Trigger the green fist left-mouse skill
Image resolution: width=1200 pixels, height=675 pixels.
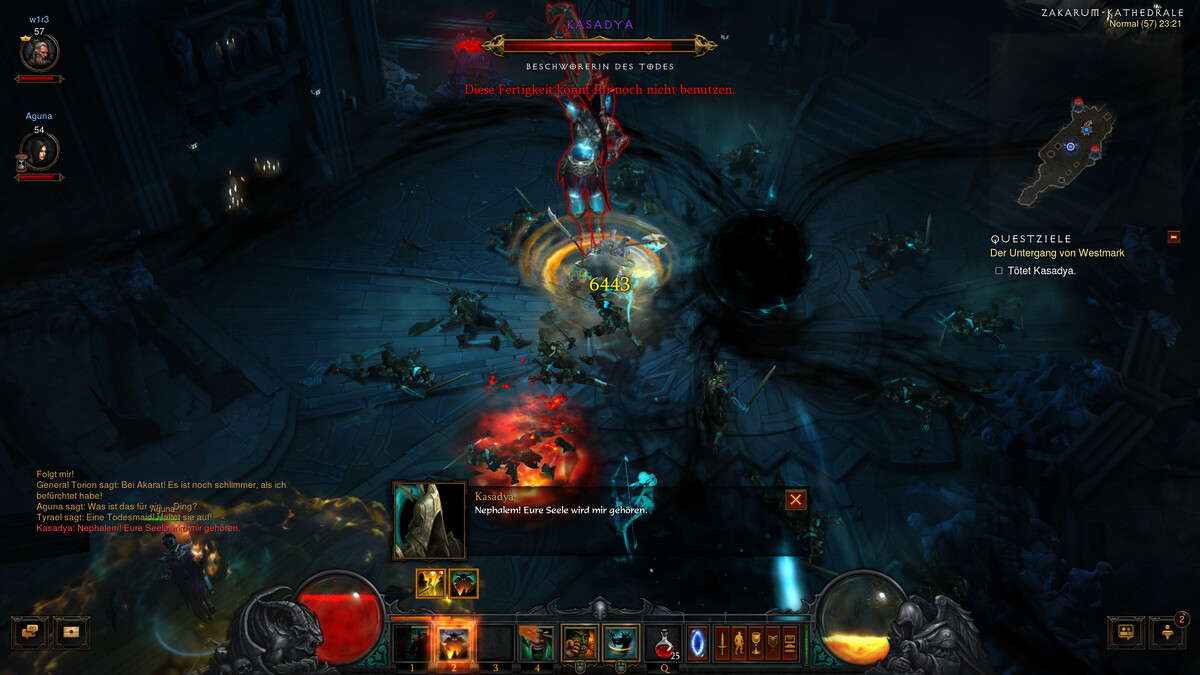580,642
